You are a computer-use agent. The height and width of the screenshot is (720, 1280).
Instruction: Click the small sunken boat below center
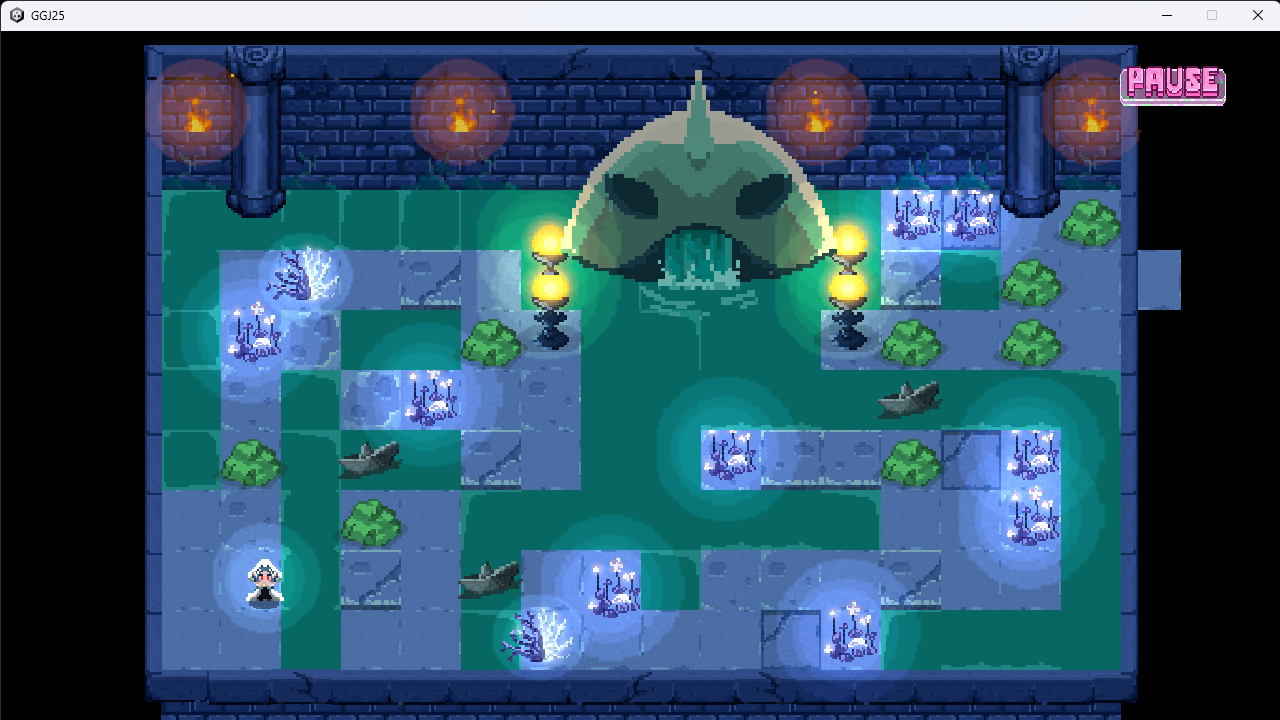point(490,575)
